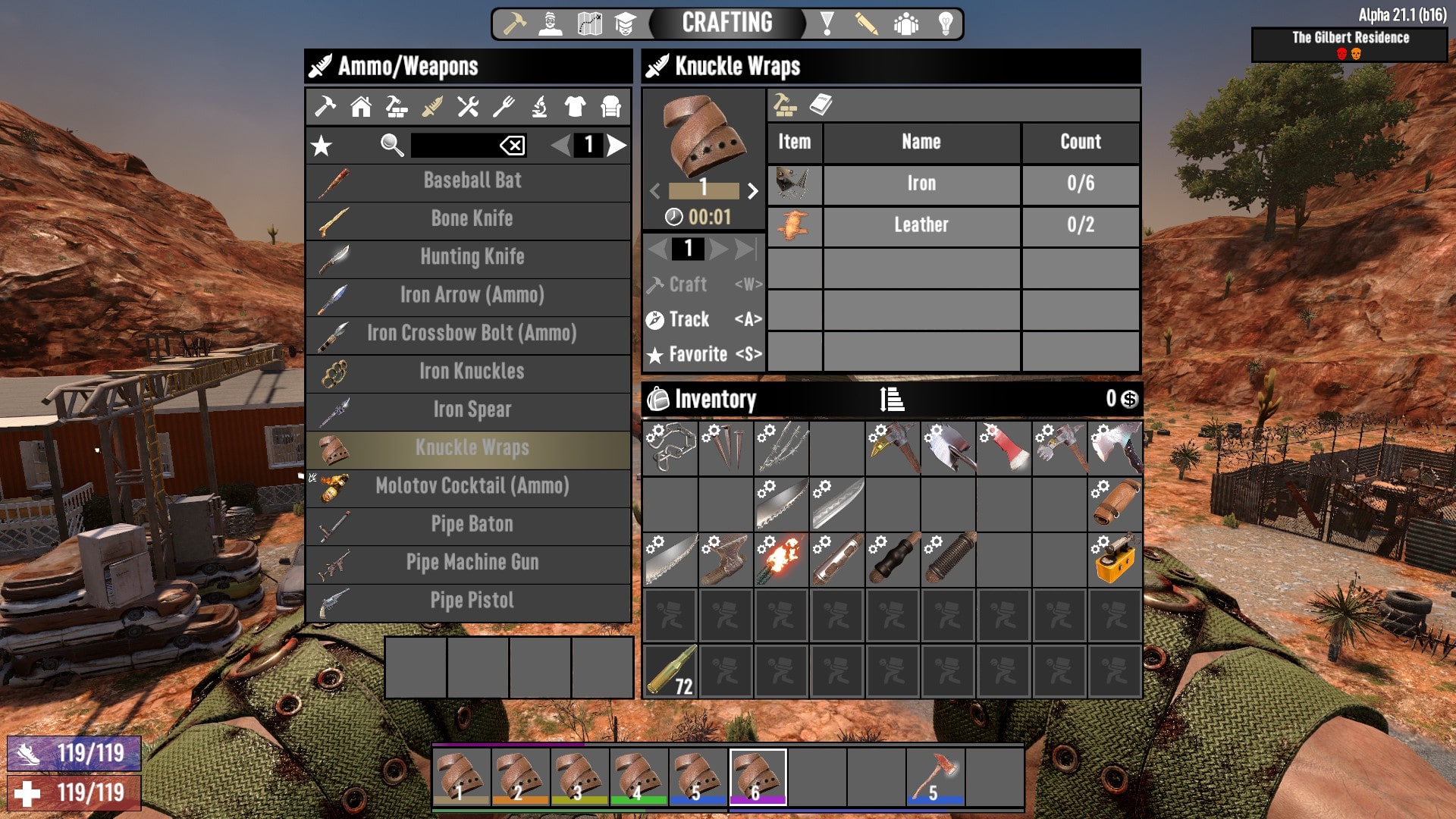Favorite the Knuckle Wraps recipe
This screenshot has height=819, width=1456.
(x=703, y=354)
